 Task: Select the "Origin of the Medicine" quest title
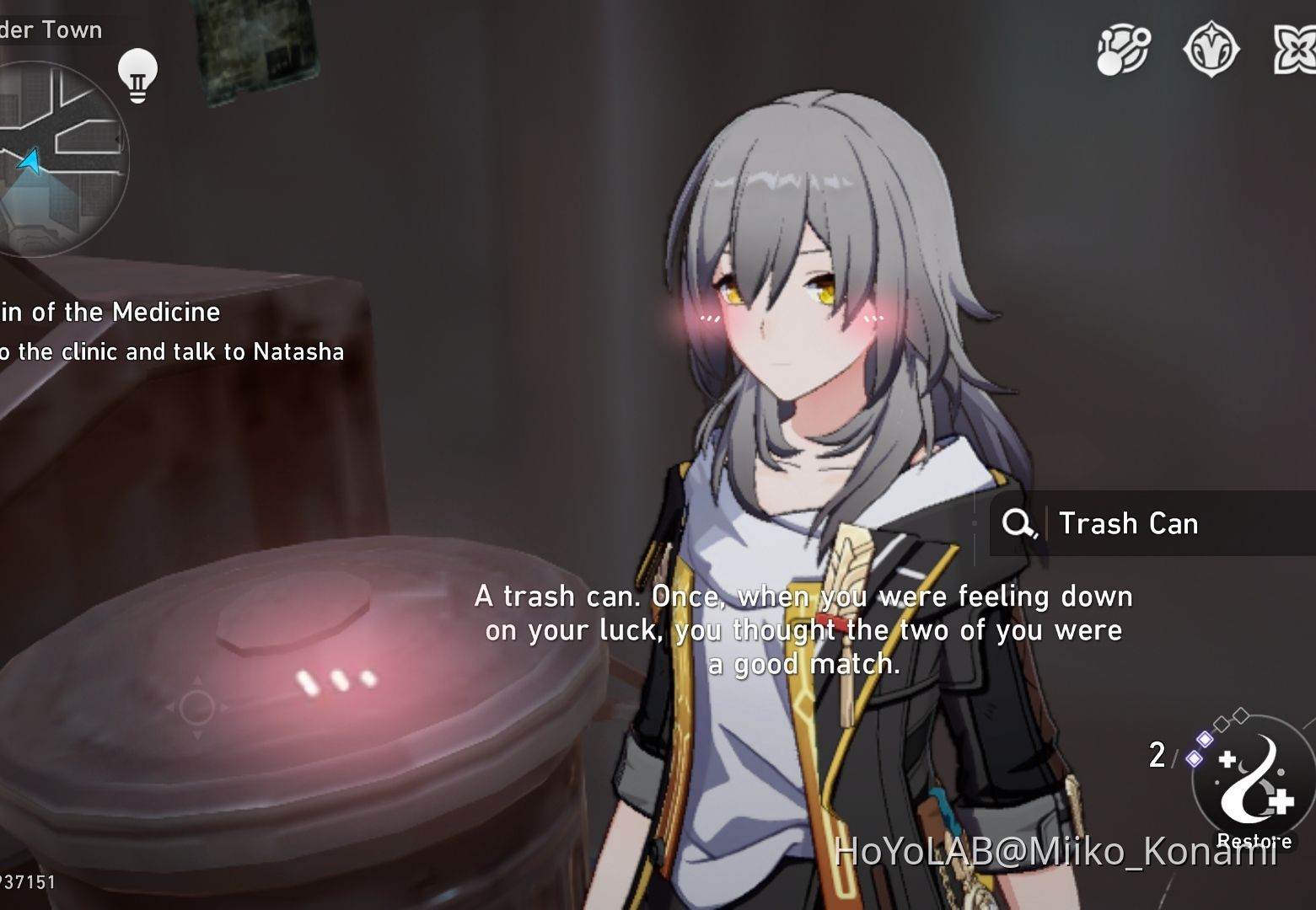coord(110,312)
